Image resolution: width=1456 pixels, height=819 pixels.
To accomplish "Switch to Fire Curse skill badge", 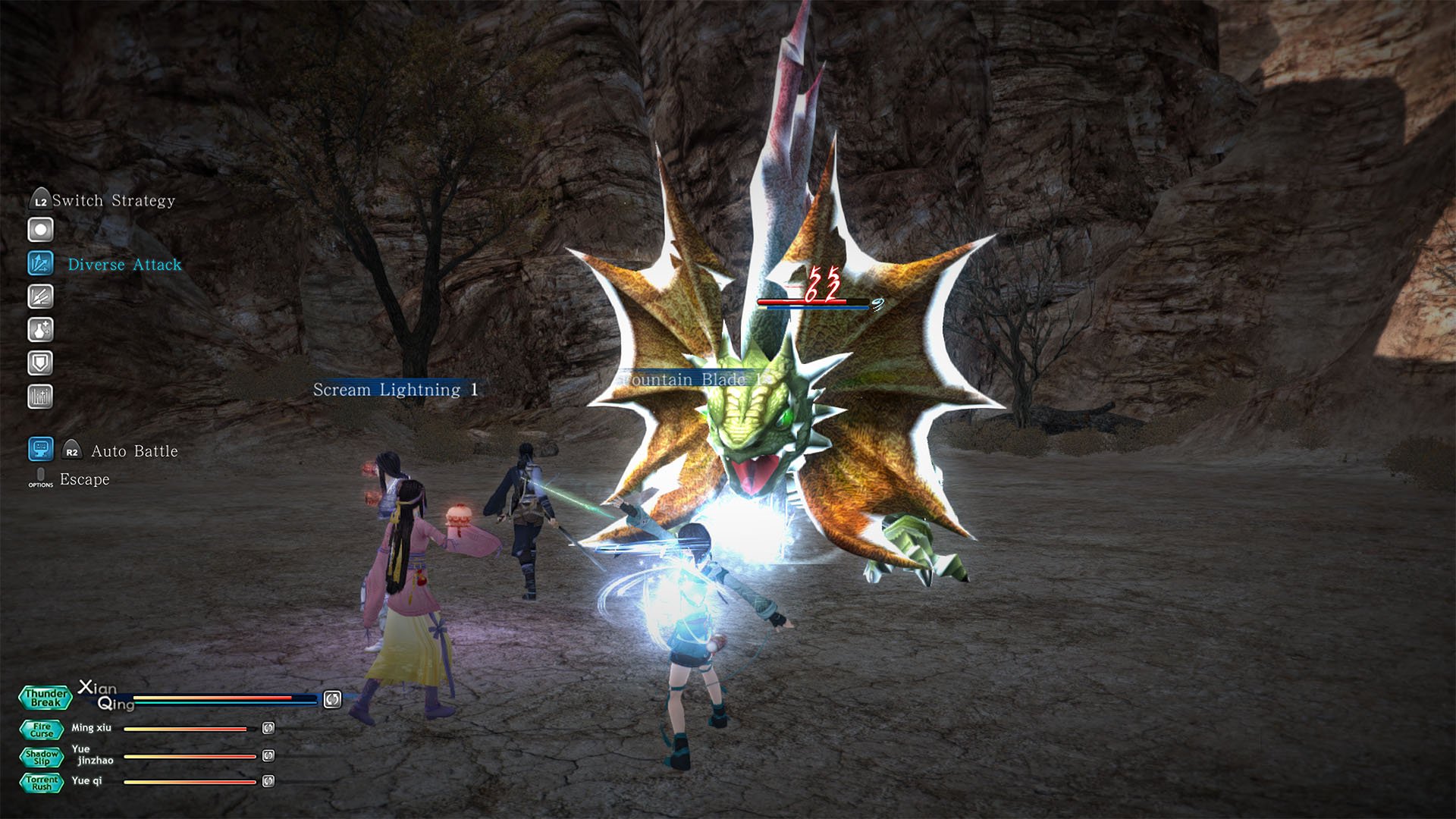I will [x=42, y=730].
